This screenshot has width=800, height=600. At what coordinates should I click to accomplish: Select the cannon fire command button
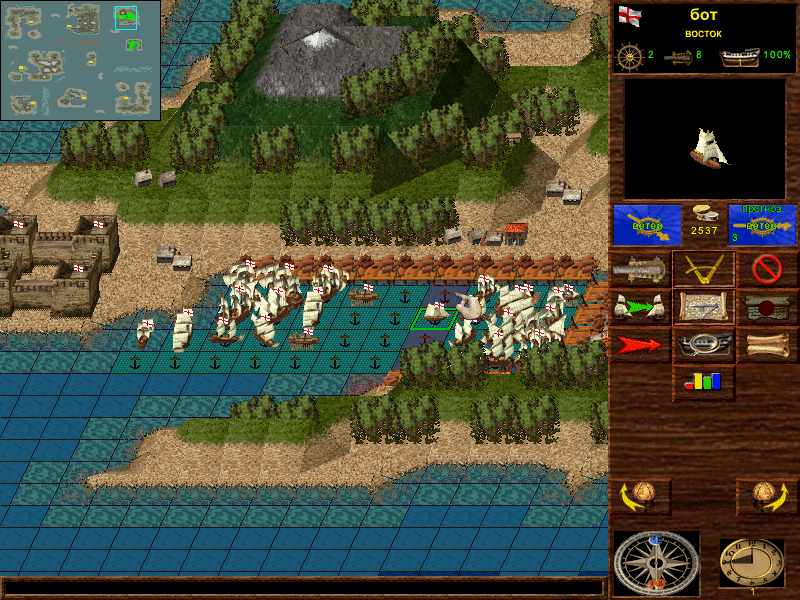point(641,269)
